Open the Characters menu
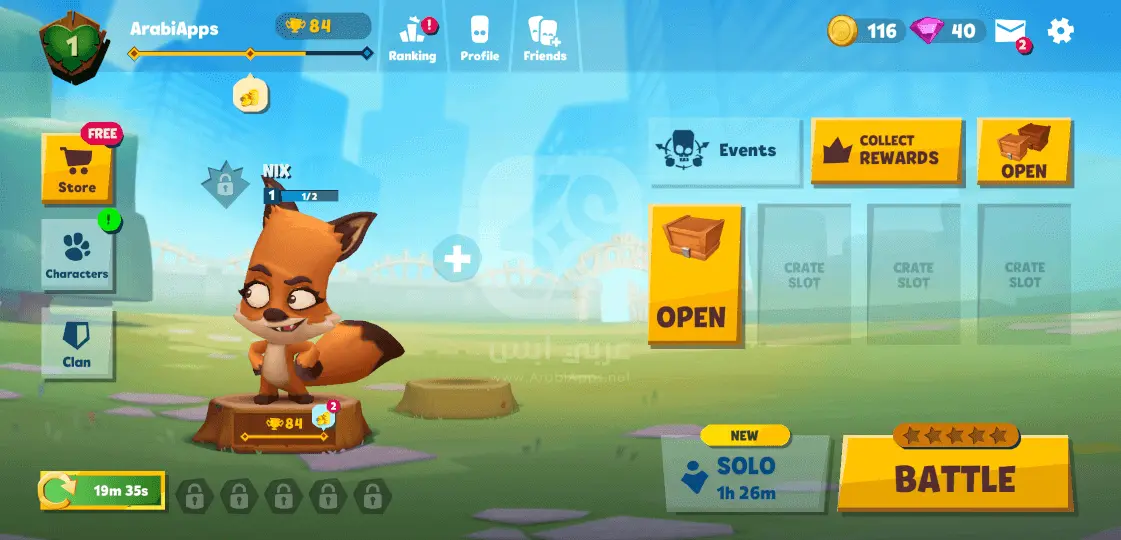This screenshot has height=540, width=1121. [77, 255]
